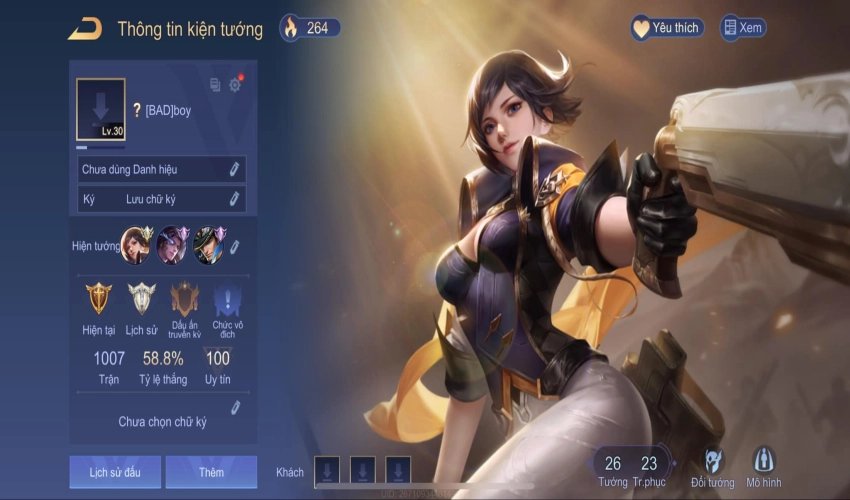The image size is (850, 500).
Task: Switch to the Mô hình model view
Action: (x=764, y=467)
